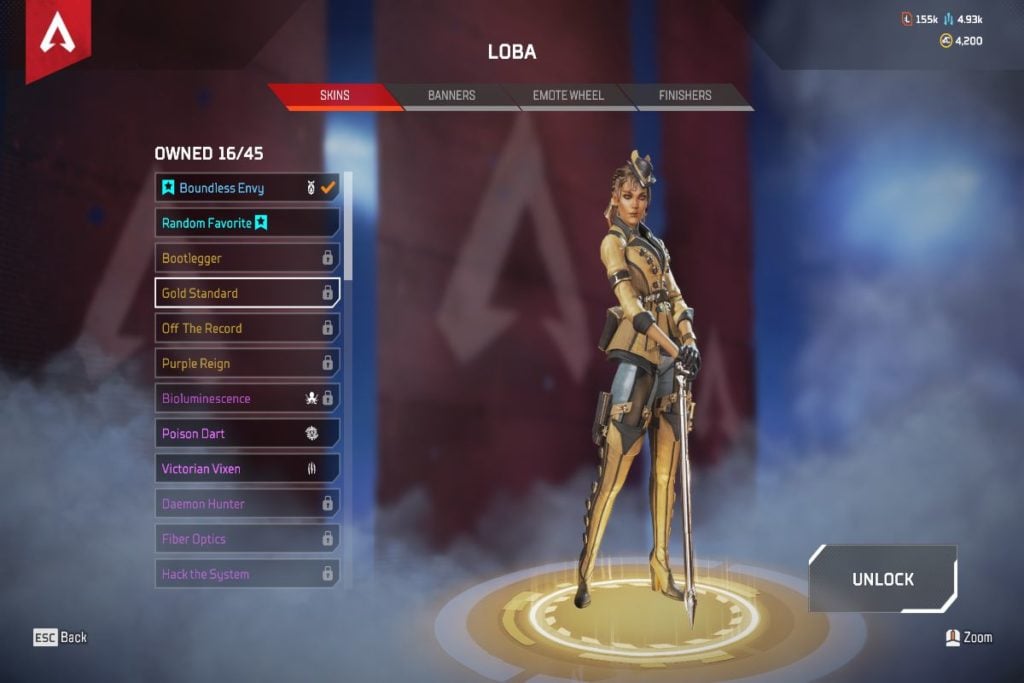Choose the Victorian Vixen skin
Viewport: 1024px width, 683px height.
247,468
